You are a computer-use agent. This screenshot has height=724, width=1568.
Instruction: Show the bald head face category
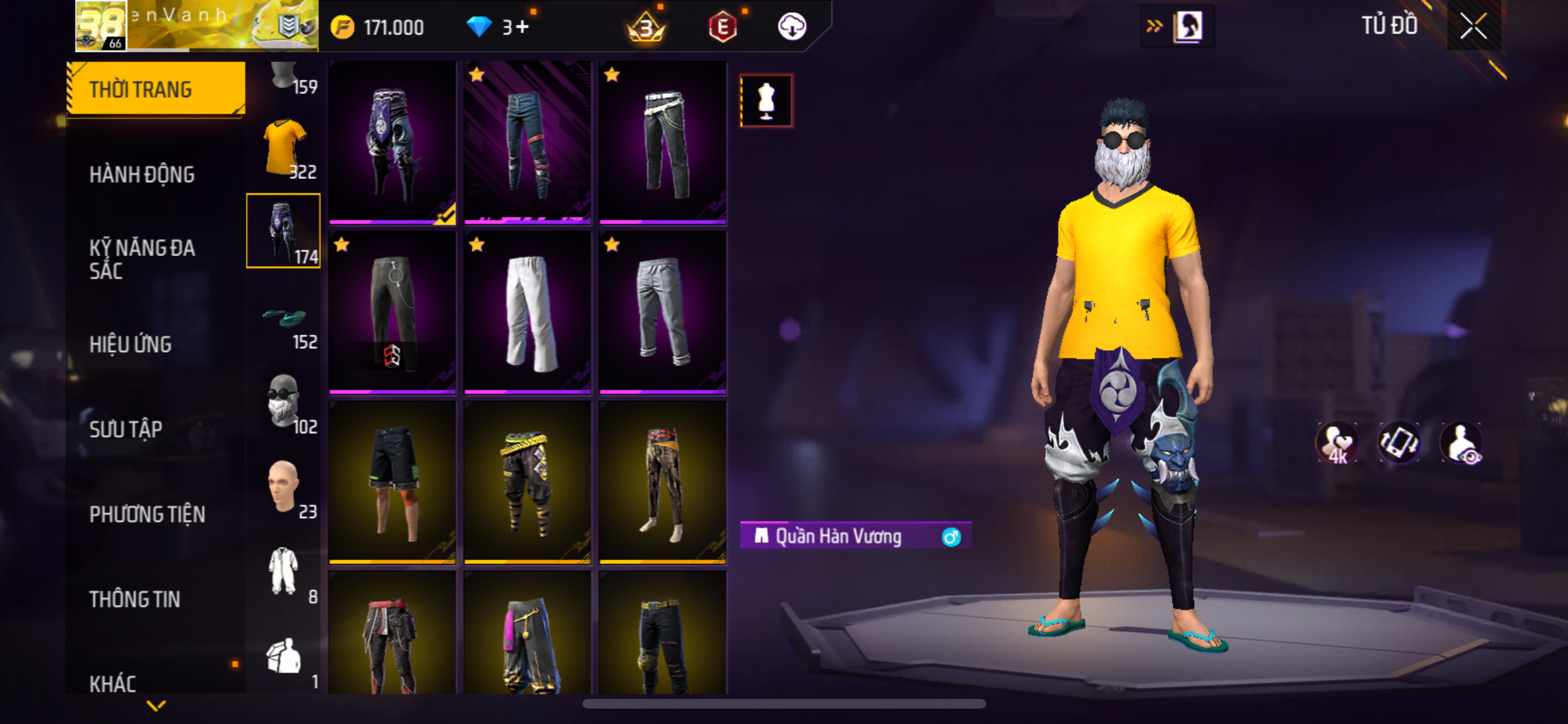(x=284, y=487)
